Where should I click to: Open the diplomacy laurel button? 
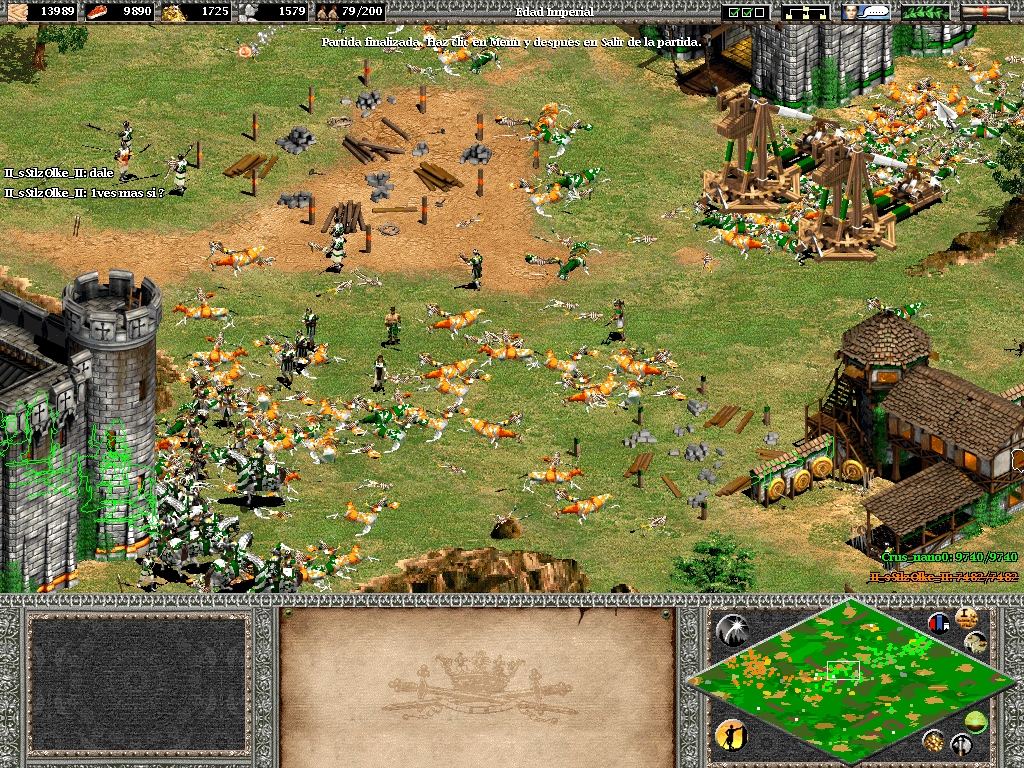[925, 12]
